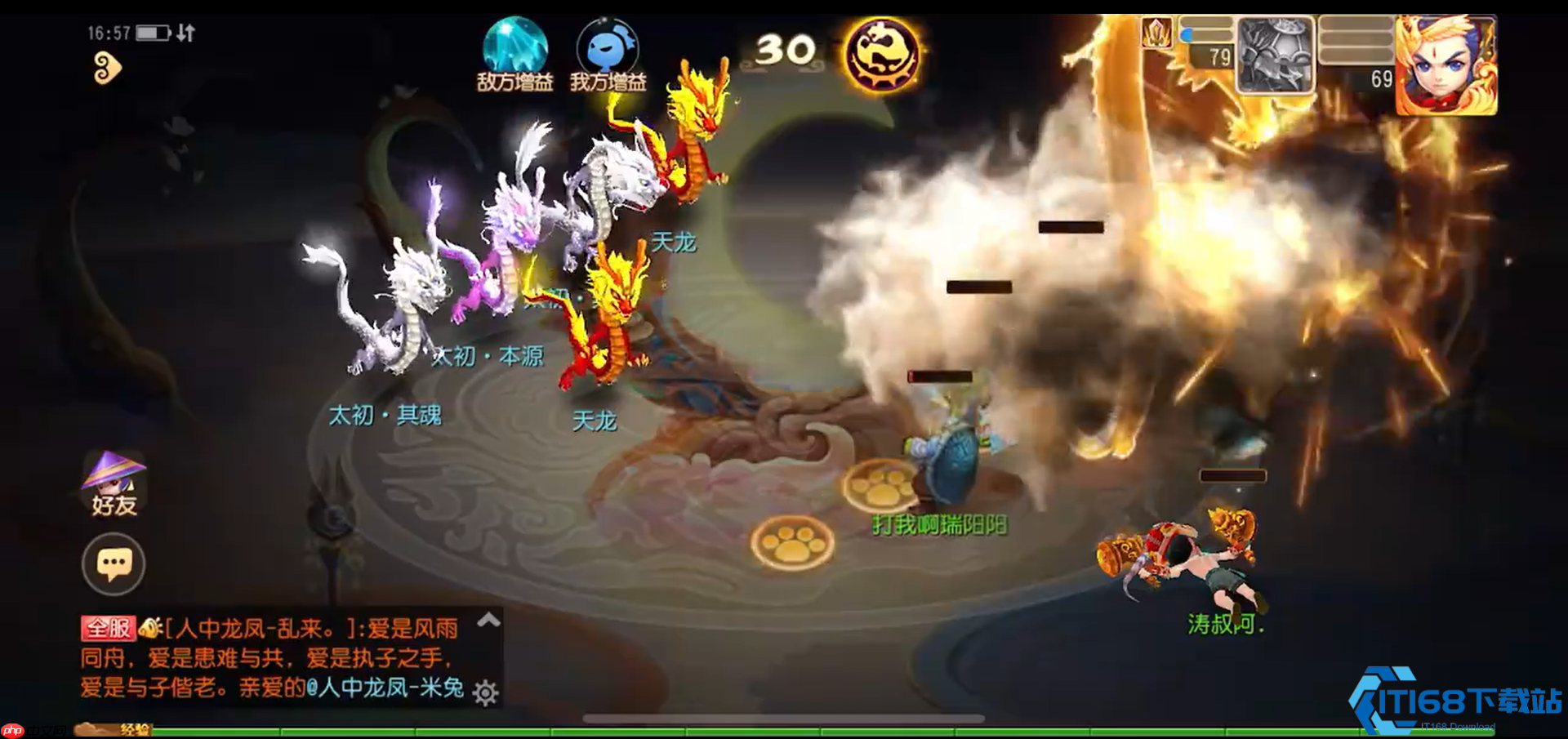
Task: Tap the yellow swirl icon under the clock
Action: pyautogui.click(x=106, y=69)
